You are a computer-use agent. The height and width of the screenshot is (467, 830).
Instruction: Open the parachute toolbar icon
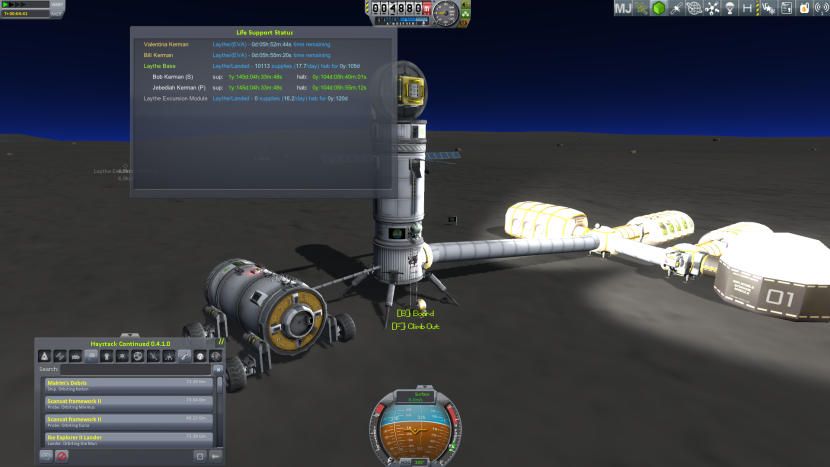728,9
